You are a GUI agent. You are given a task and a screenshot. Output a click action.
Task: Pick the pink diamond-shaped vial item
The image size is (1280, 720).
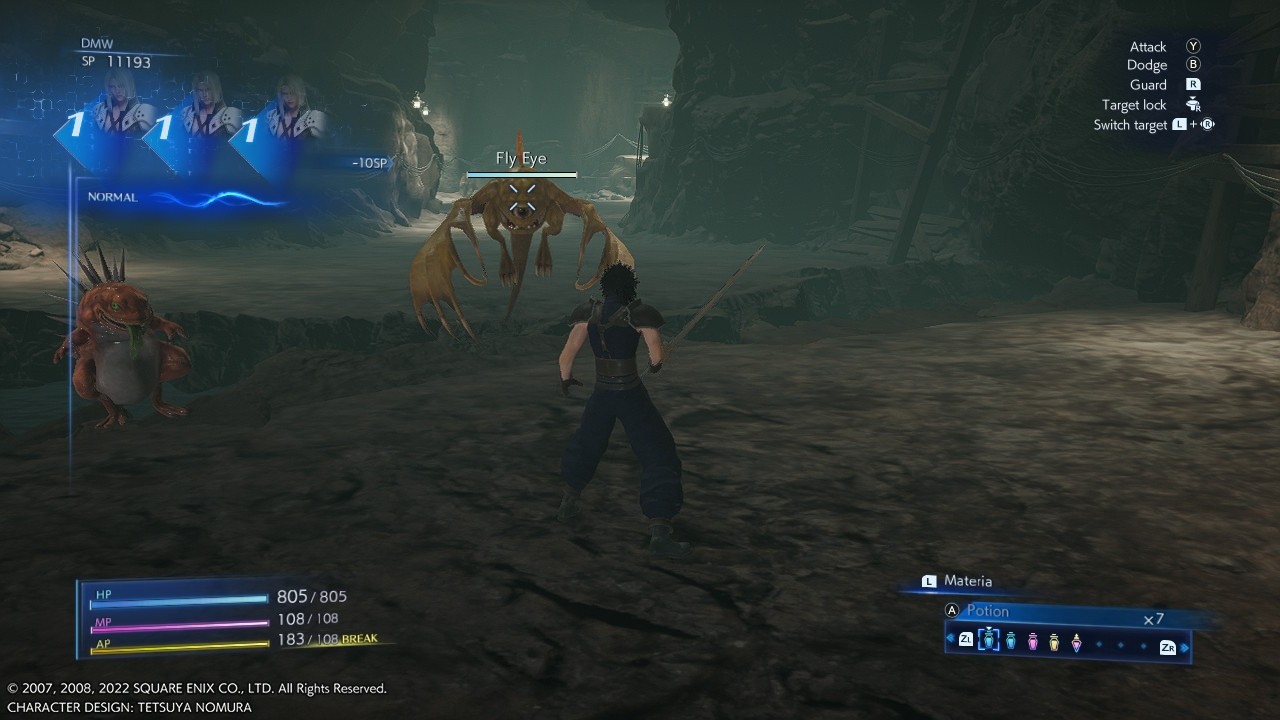click(1076, 641)
